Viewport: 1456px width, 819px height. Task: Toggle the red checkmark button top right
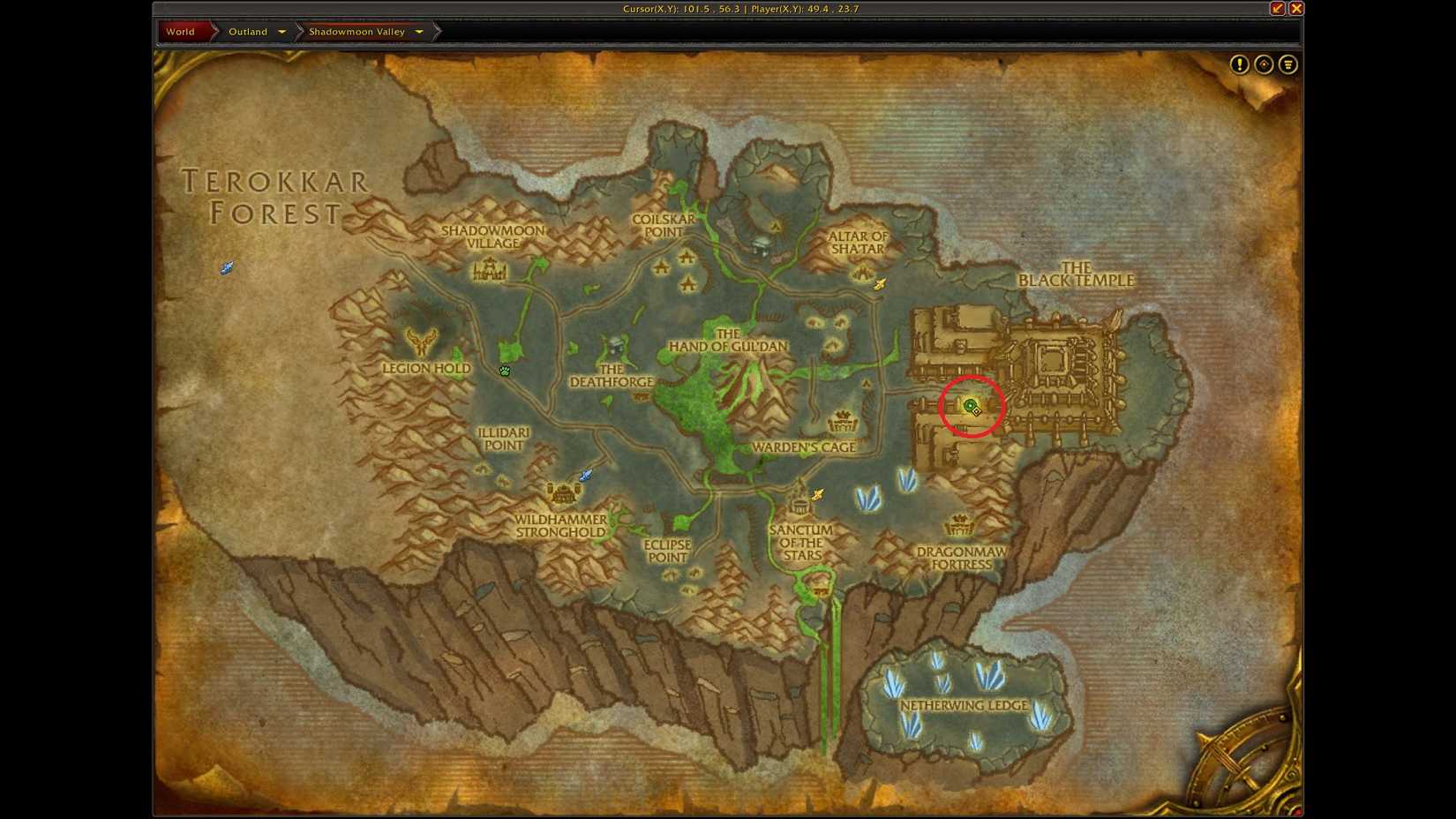(1277, 8)
